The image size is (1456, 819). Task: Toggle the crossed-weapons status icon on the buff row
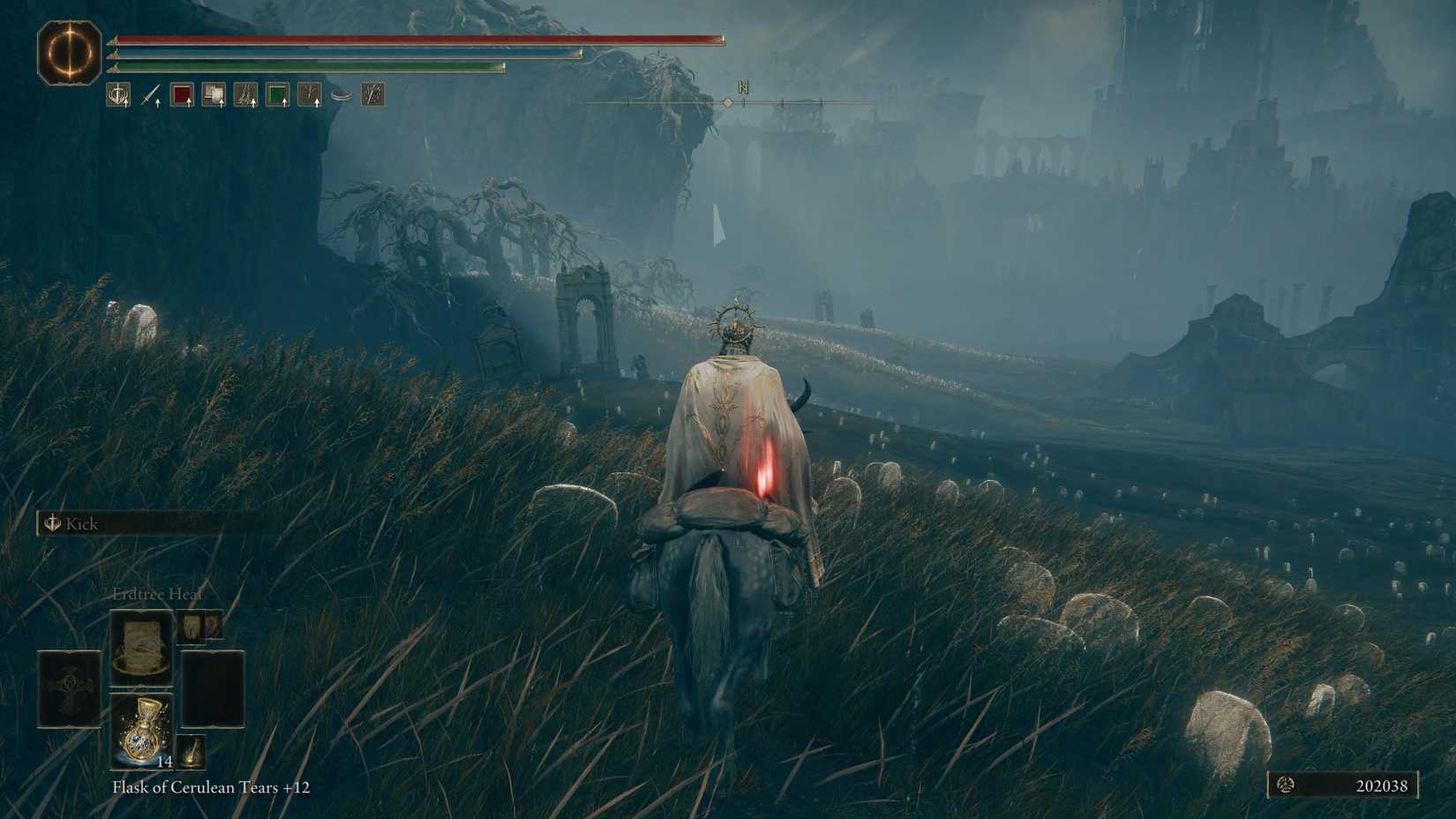(x=372, y=94)
